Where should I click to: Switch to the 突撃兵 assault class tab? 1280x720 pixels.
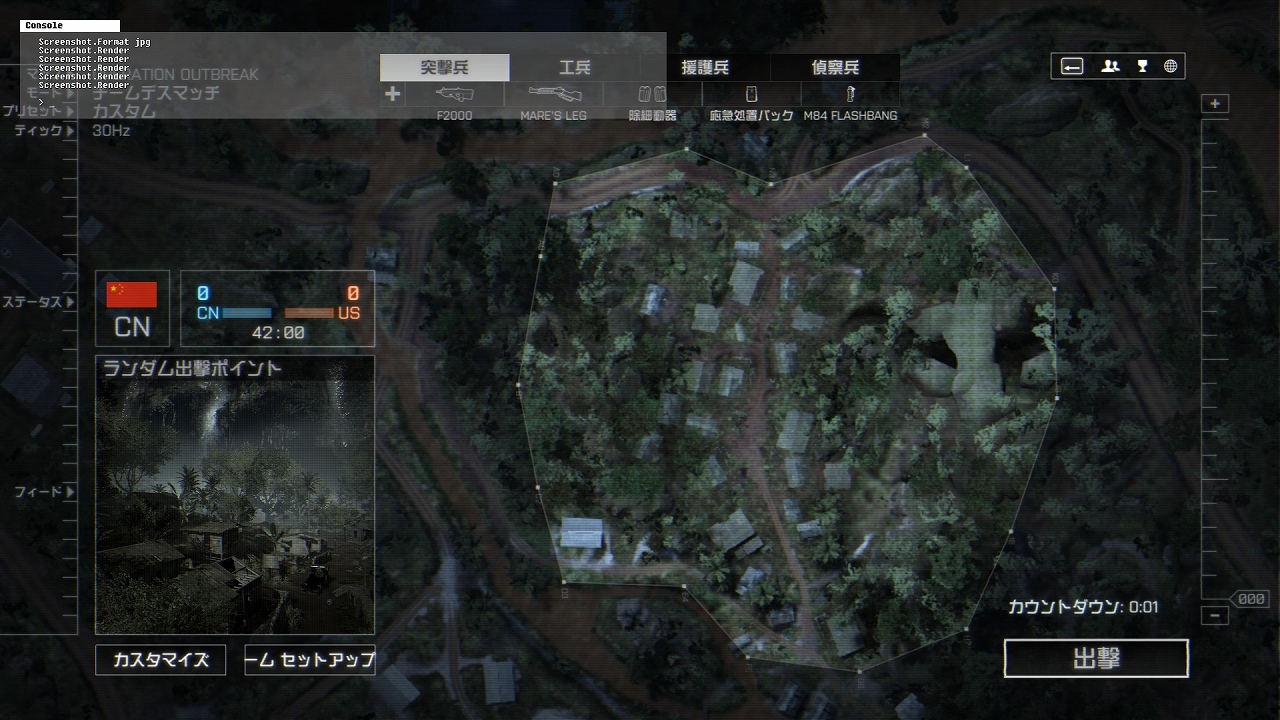(444, 68)
